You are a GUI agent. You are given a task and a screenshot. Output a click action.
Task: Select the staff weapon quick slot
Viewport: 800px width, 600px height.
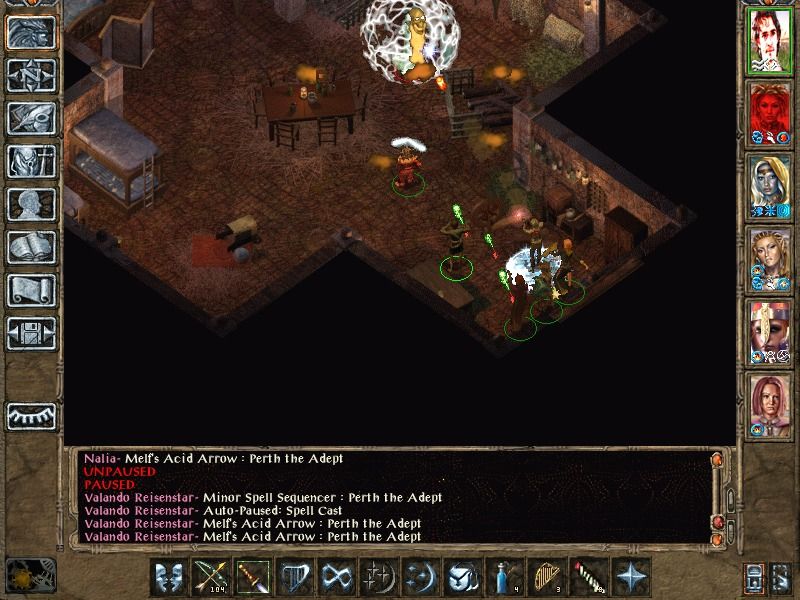[252, 577]
